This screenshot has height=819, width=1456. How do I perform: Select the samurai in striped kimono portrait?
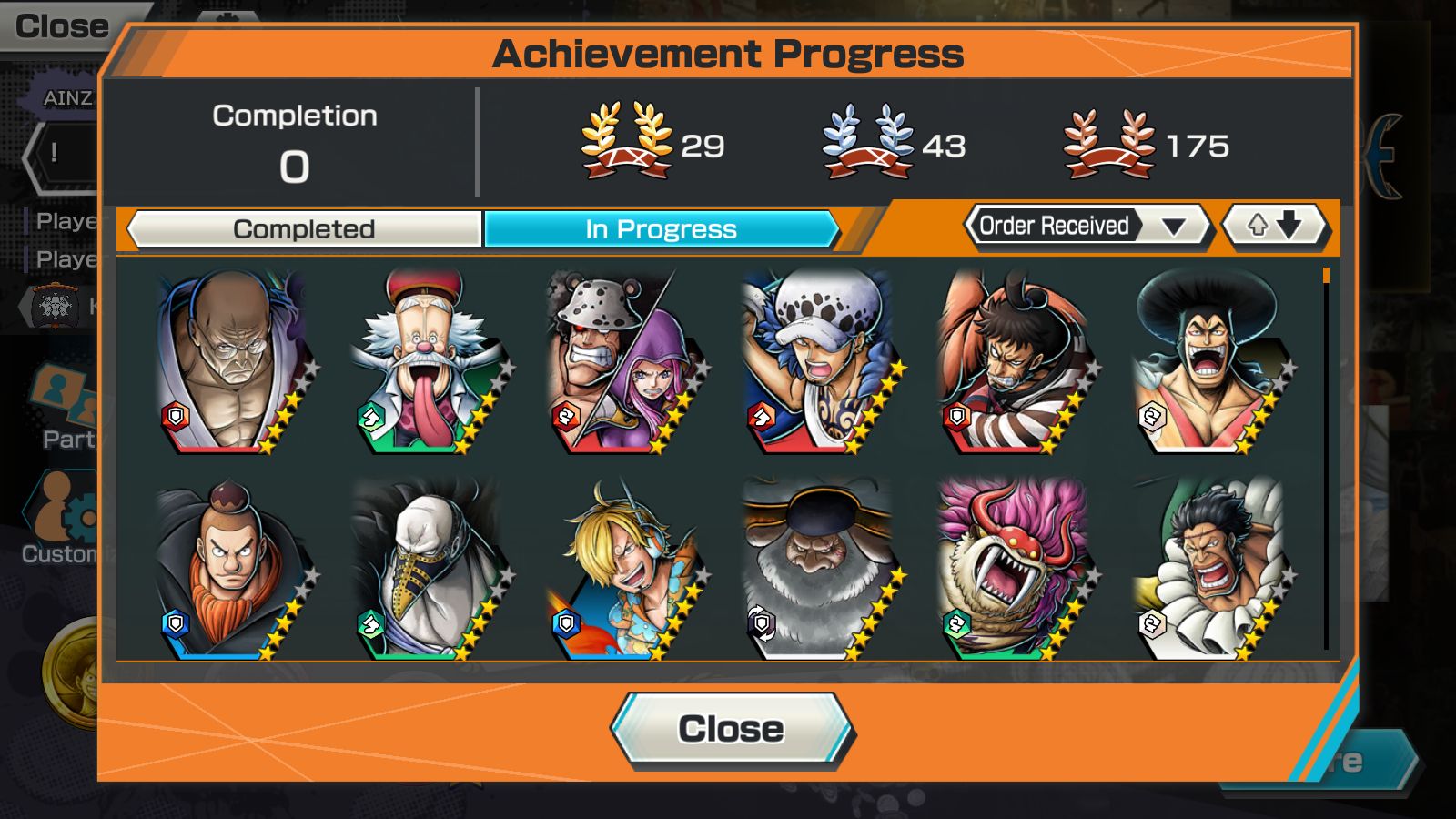click(1016, 361)
